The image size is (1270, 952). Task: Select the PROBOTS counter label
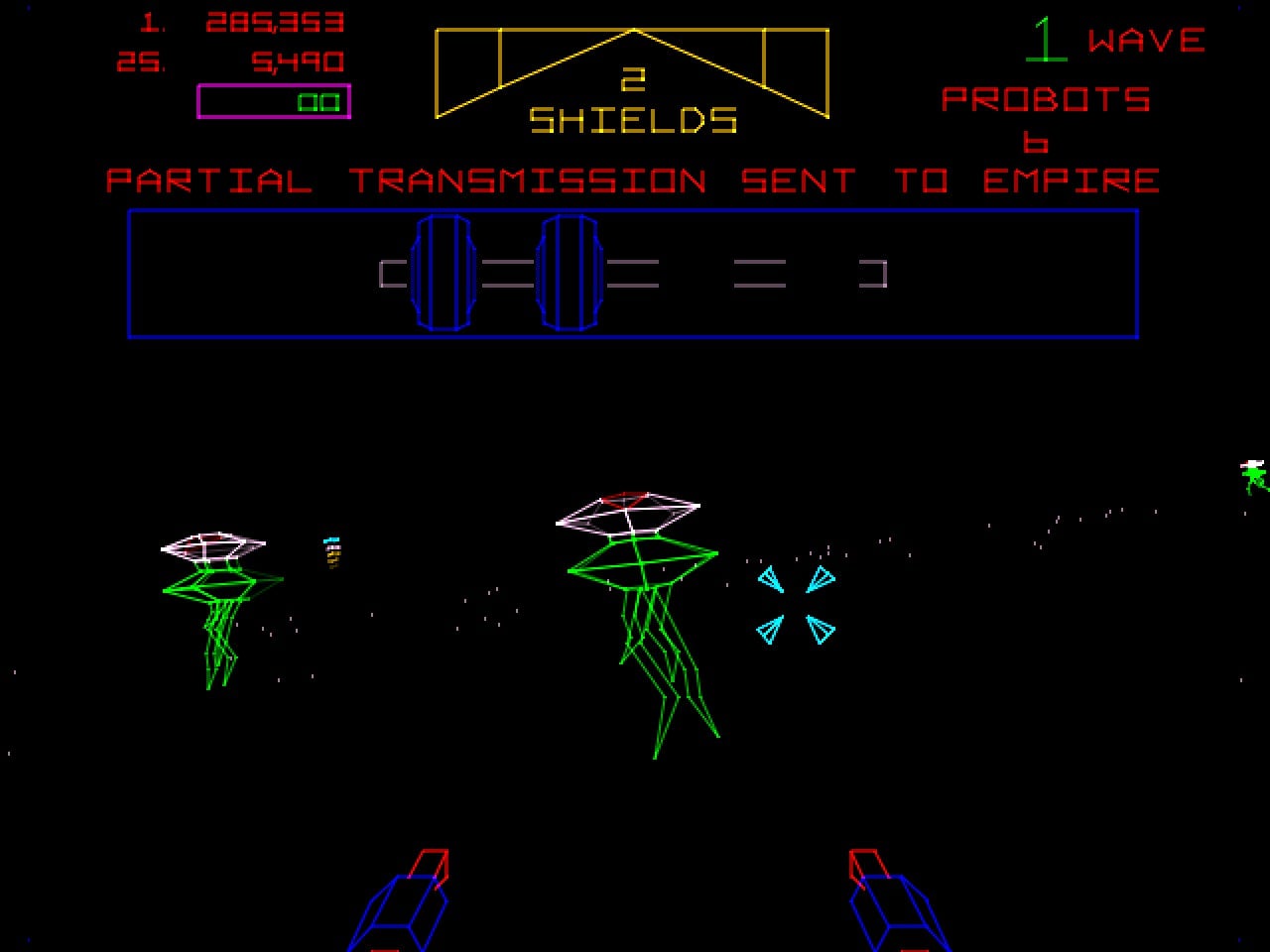pos(1045,98)
